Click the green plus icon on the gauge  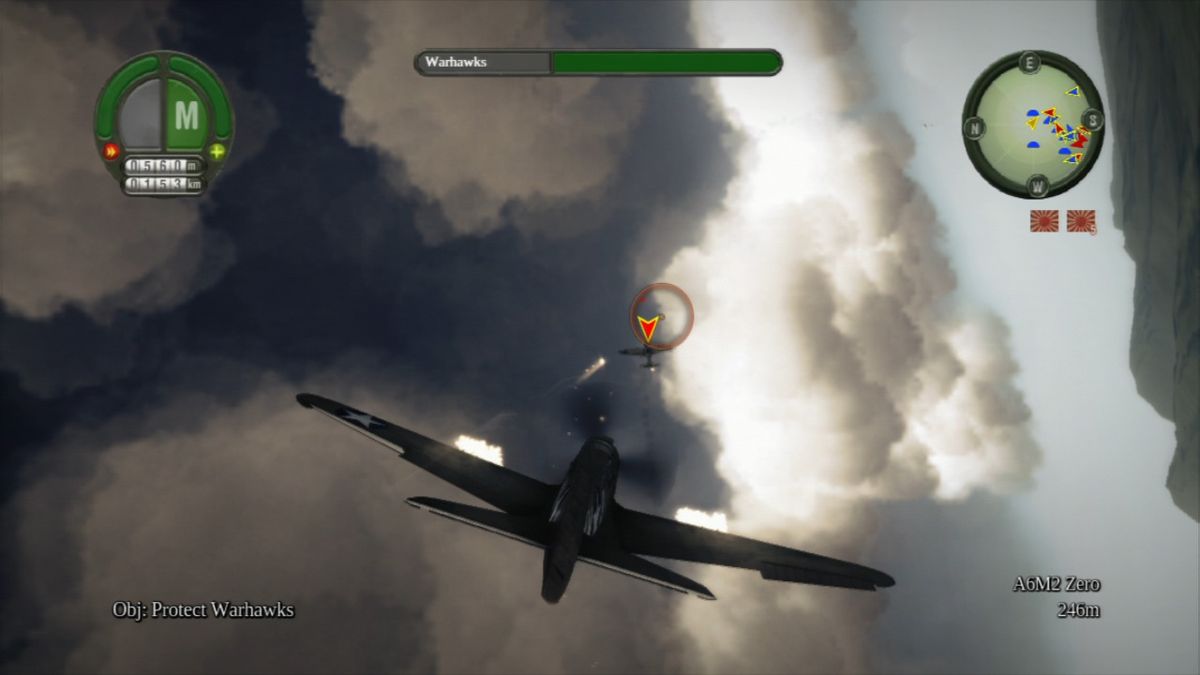217,152
